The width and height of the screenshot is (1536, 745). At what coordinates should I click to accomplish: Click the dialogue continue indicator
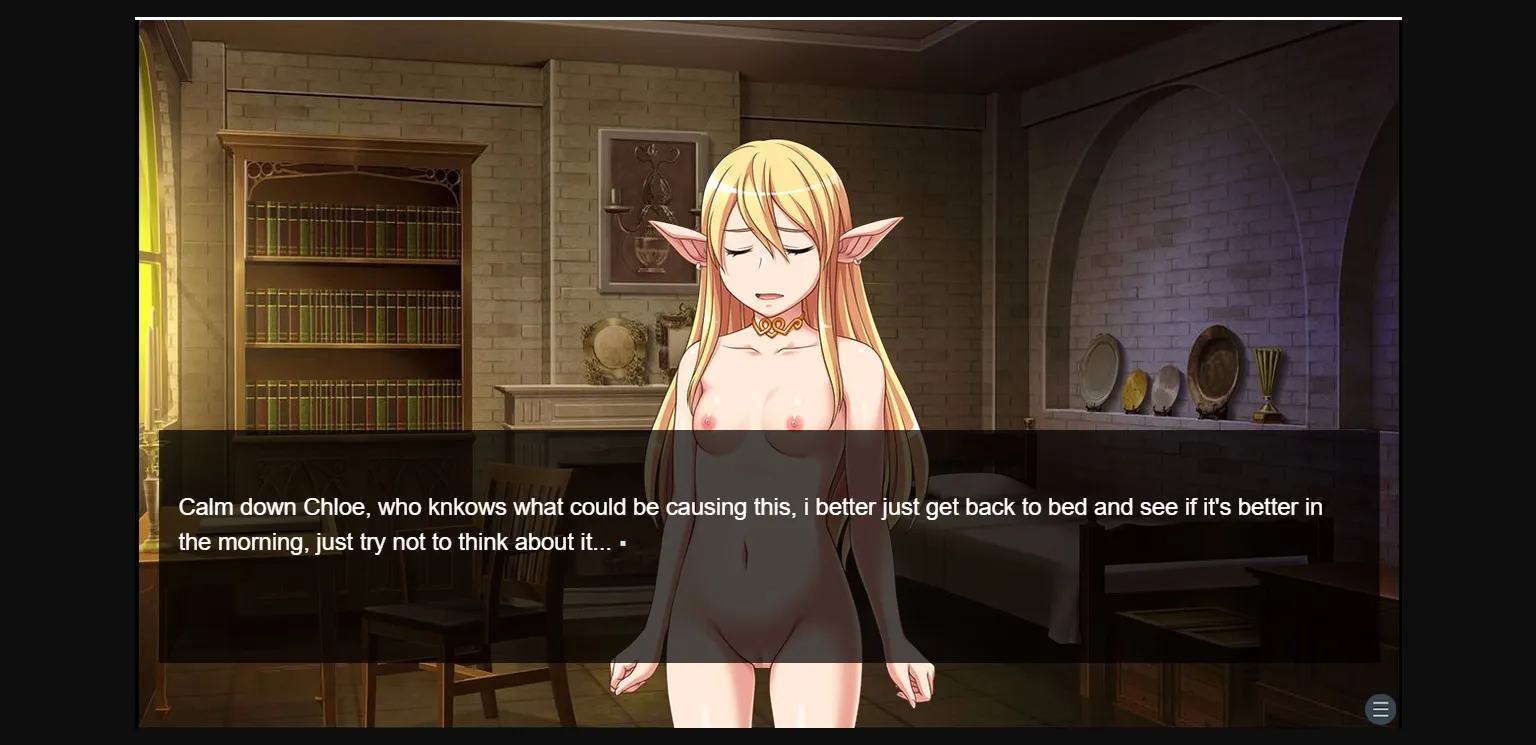pyautogui.click(x=623, y=544)
